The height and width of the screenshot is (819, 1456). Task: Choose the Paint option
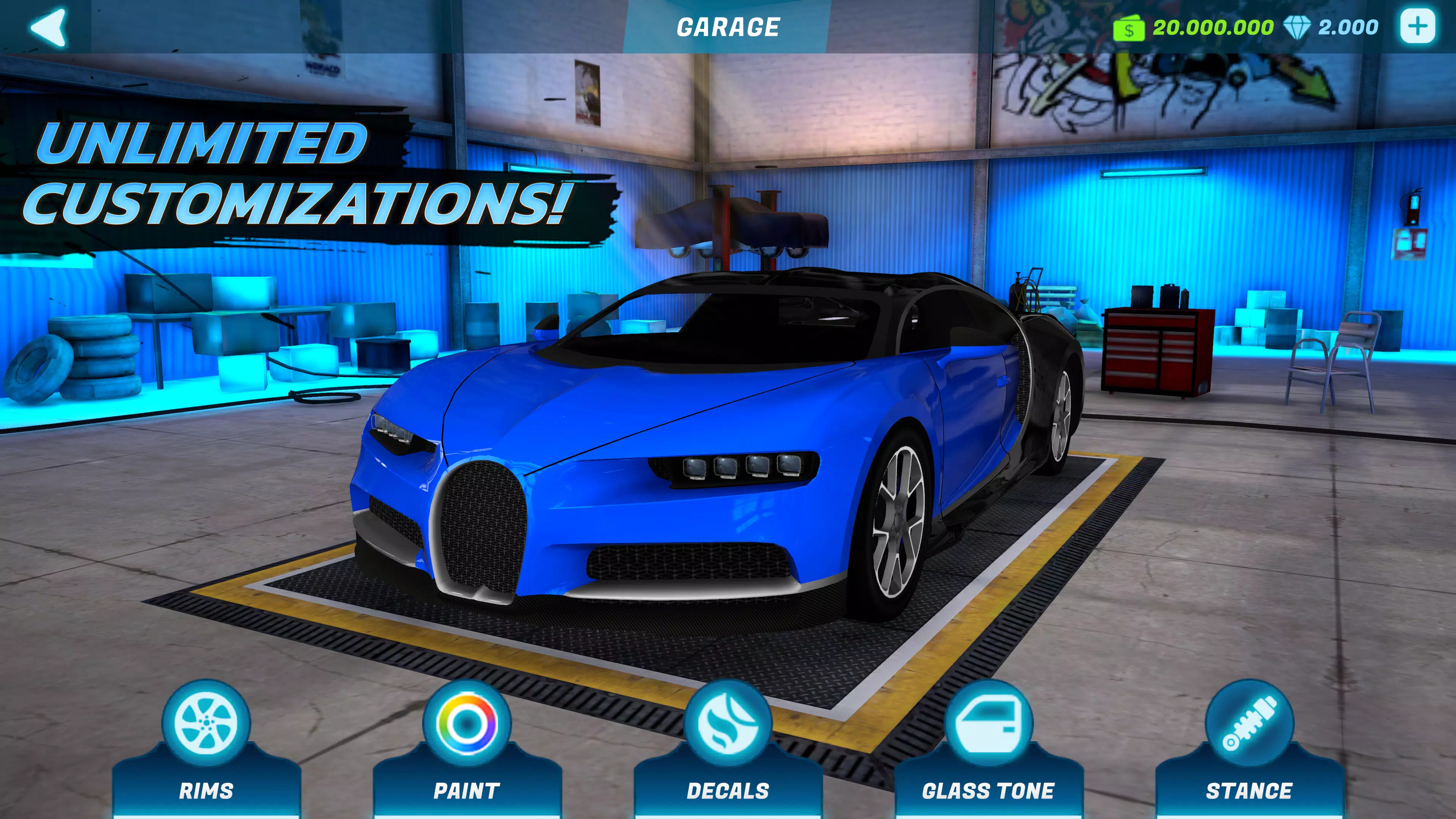point(467,746)
